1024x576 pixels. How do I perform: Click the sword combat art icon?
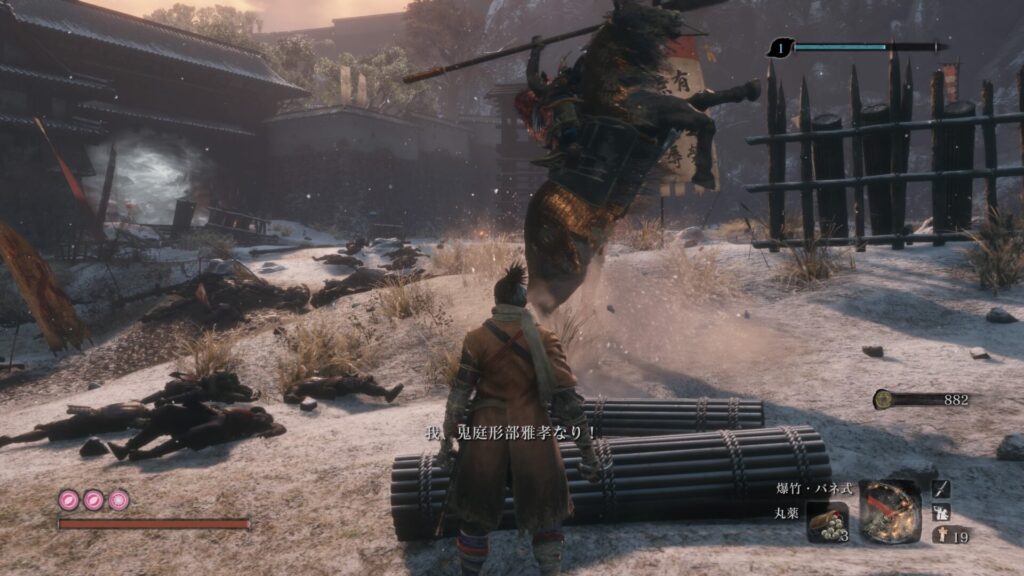[x=941, y=488]
